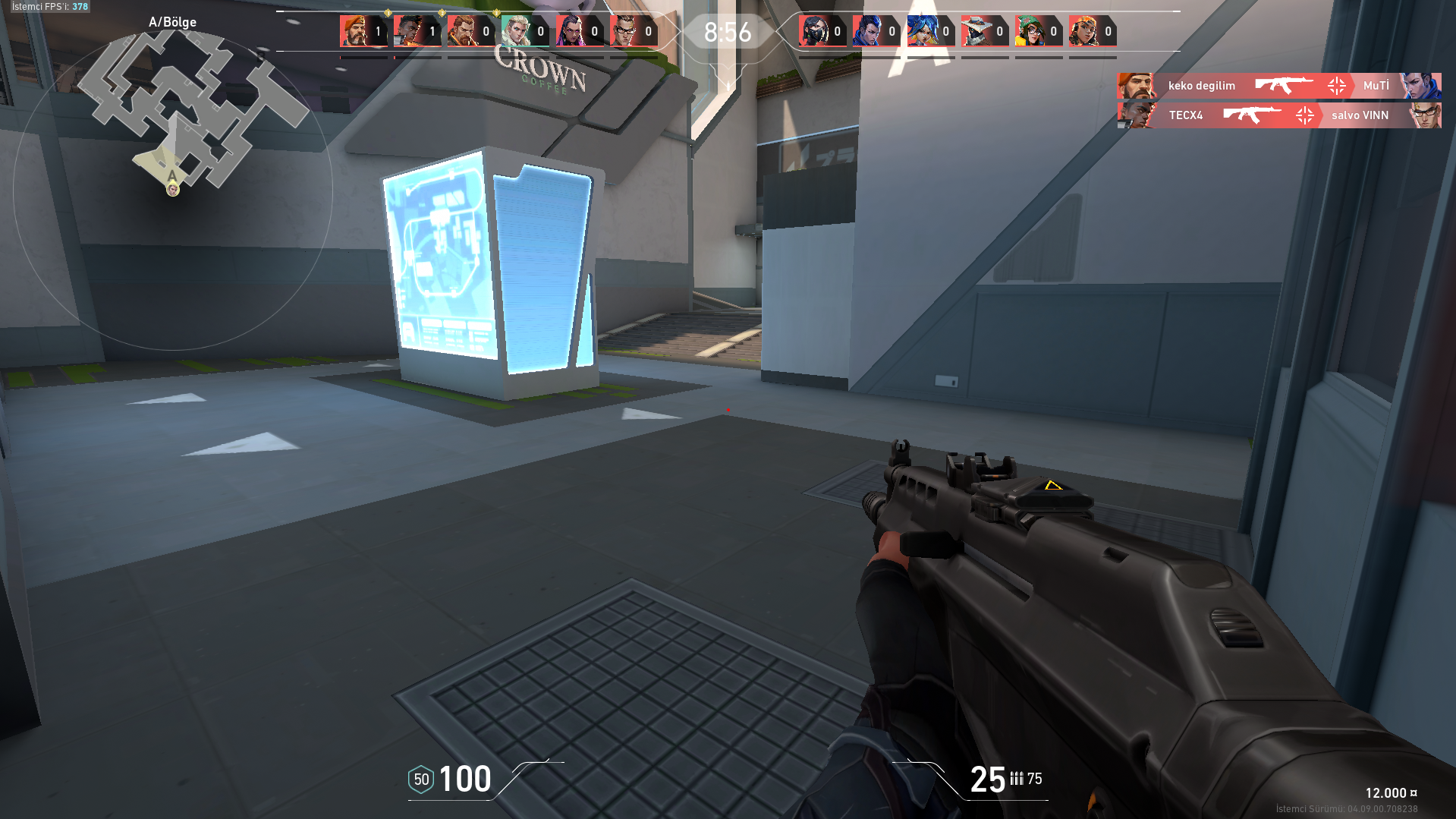Screen dimensions: 1456x819
Task: Expand the kill feed entry for salvo VINN
Action: [x=1359, y=115]
